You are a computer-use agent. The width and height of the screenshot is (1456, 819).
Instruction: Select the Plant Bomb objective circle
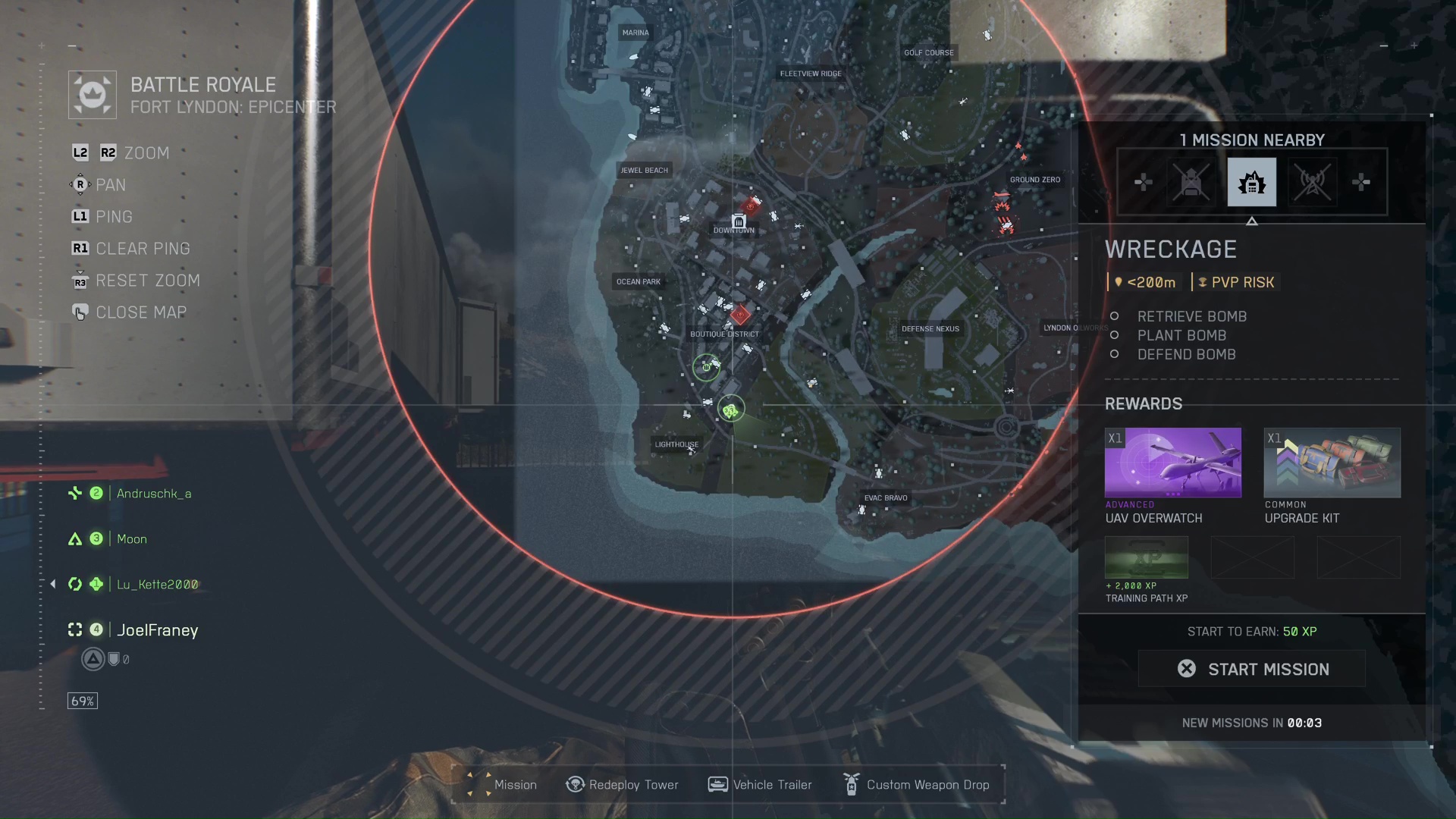tap(1114, 335)
